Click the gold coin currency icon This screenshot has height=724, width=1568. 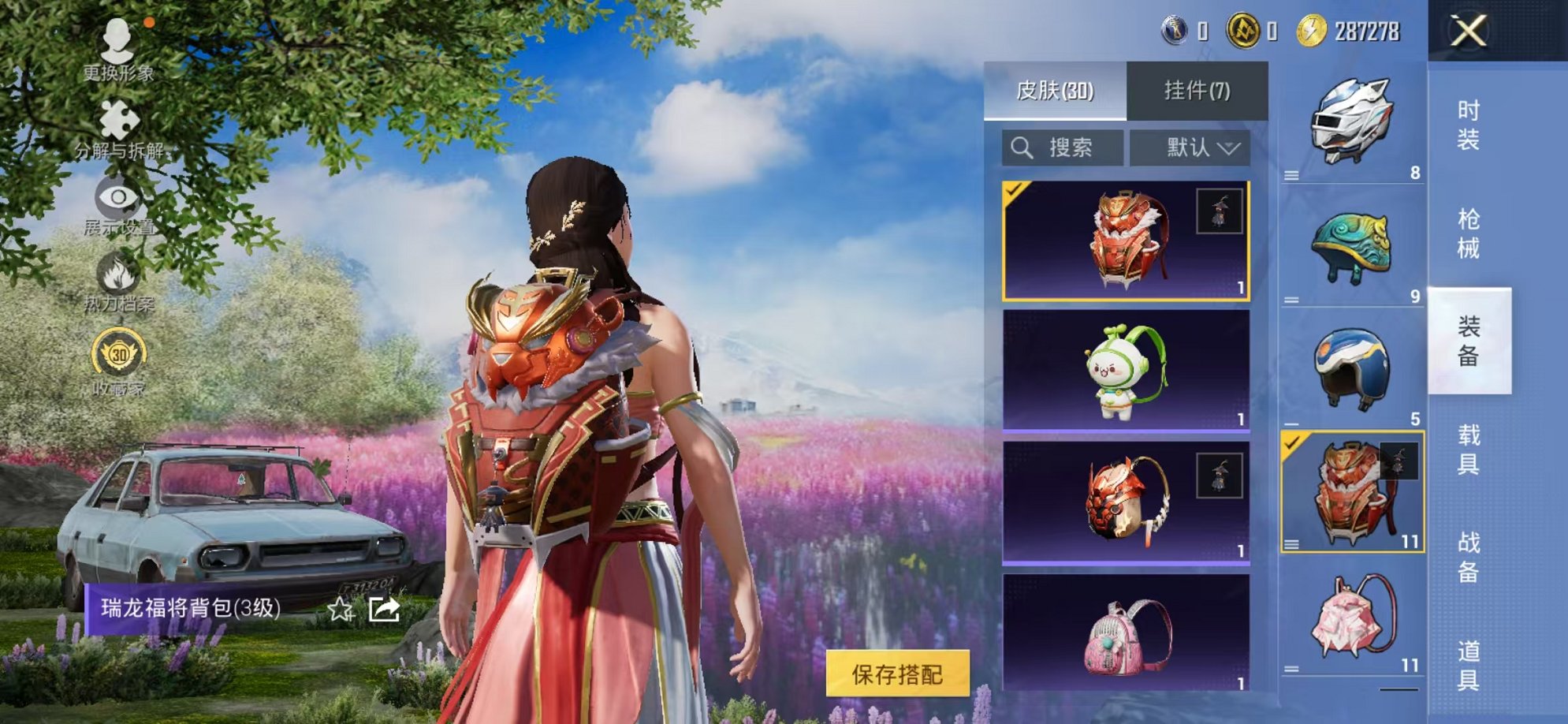1312,32
